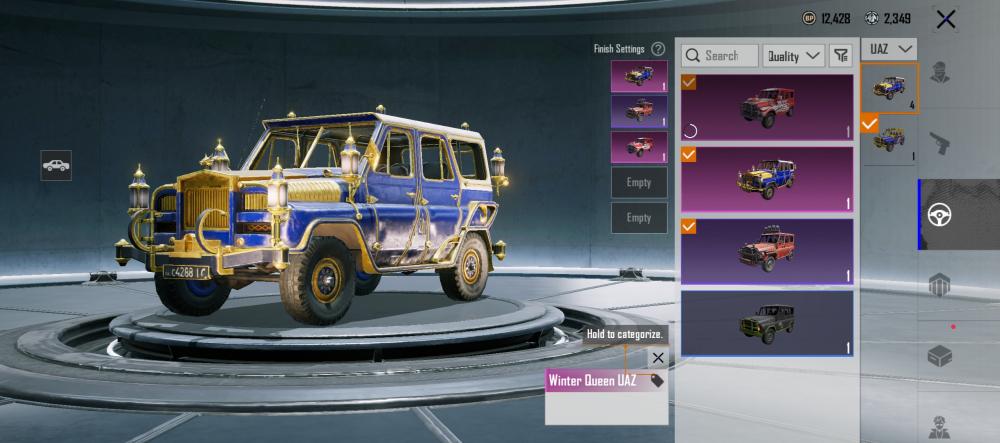Click the Winter Queen UAZ tag icon
The height and width of the screenshot is (443, 1000).
tap(657, 381)
